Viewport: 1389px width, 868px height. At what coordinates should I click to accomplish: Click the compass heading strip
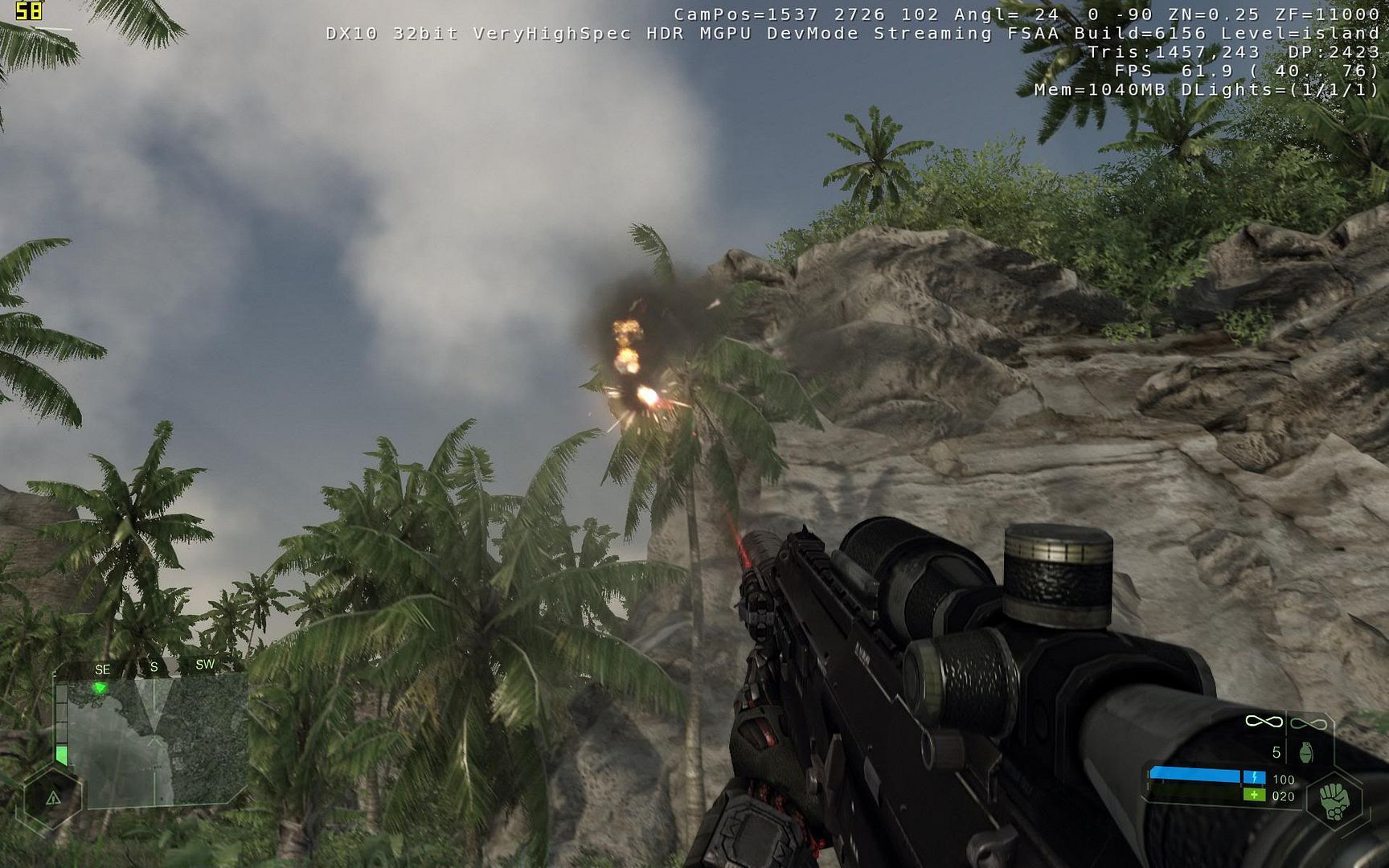point(153,667)
